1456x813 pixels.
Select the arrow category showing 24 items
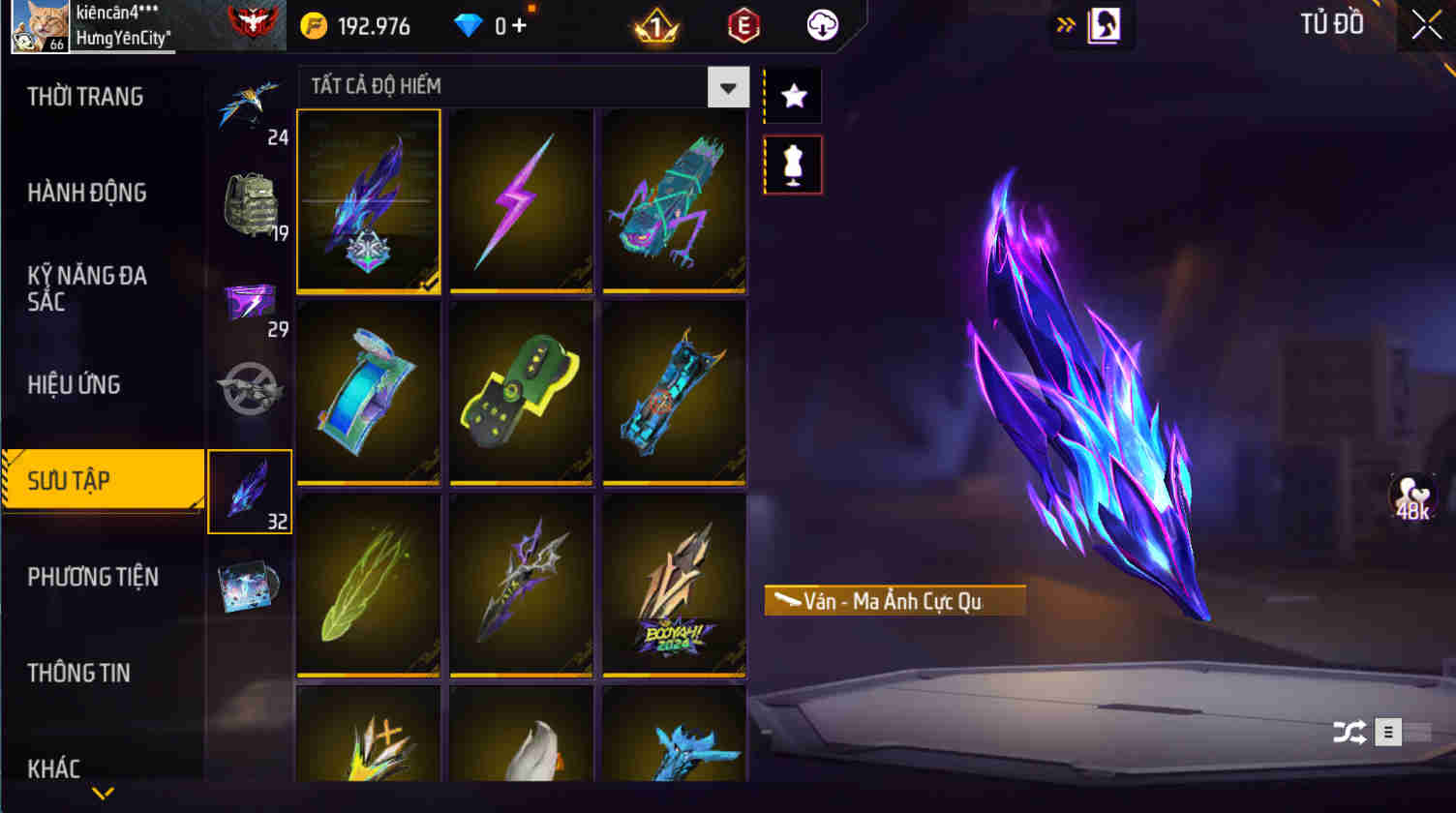(x=250, y=102)
